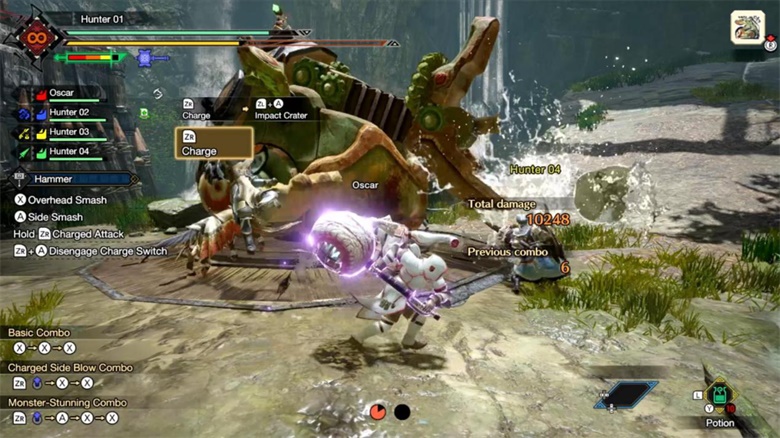780x438 pixels.
Task: Select the Charged Side Blow Combo entry
Action: point(70,367)
